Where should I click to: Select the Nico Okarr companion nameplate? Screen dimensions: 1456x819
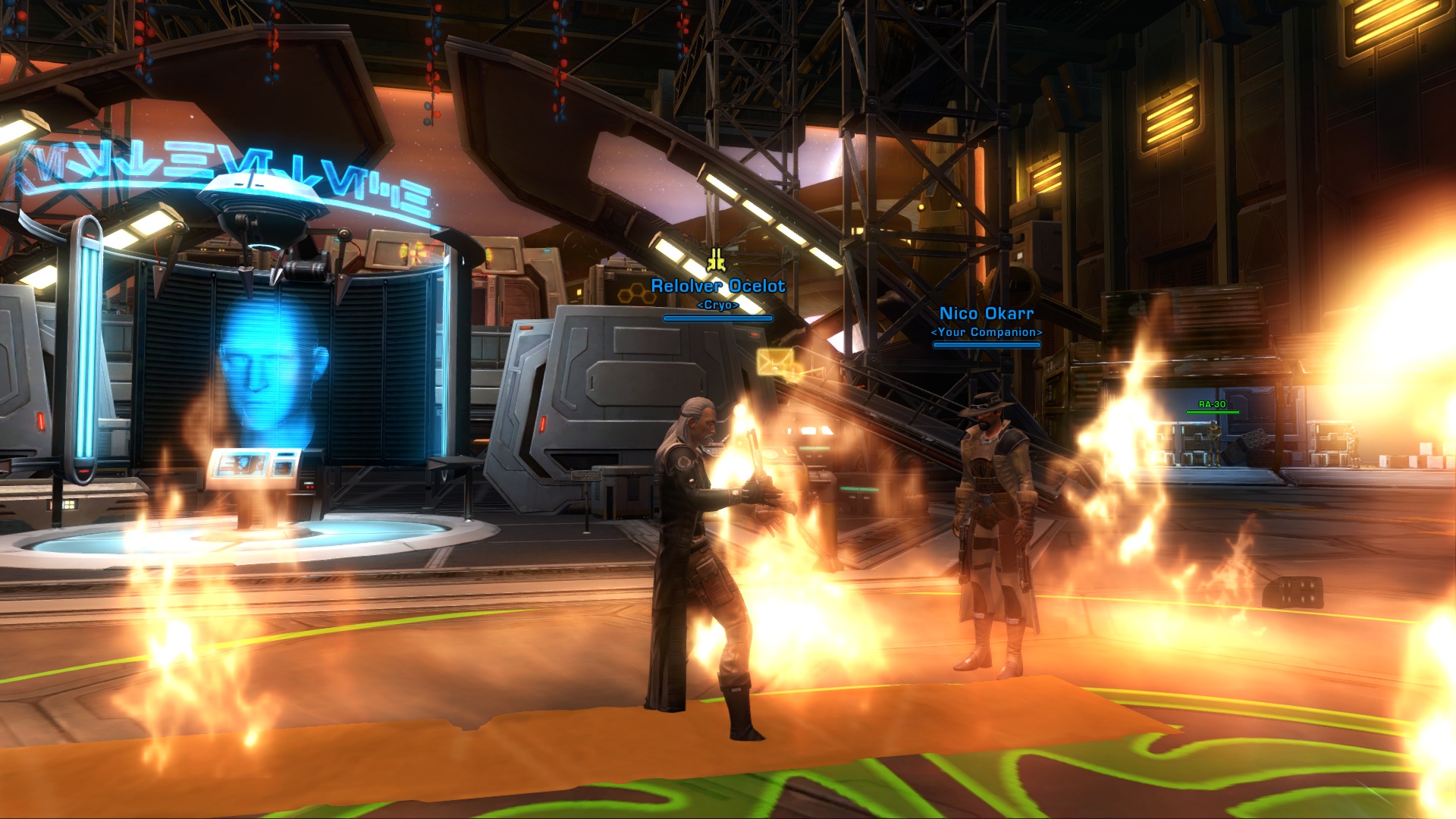(986, 314)
